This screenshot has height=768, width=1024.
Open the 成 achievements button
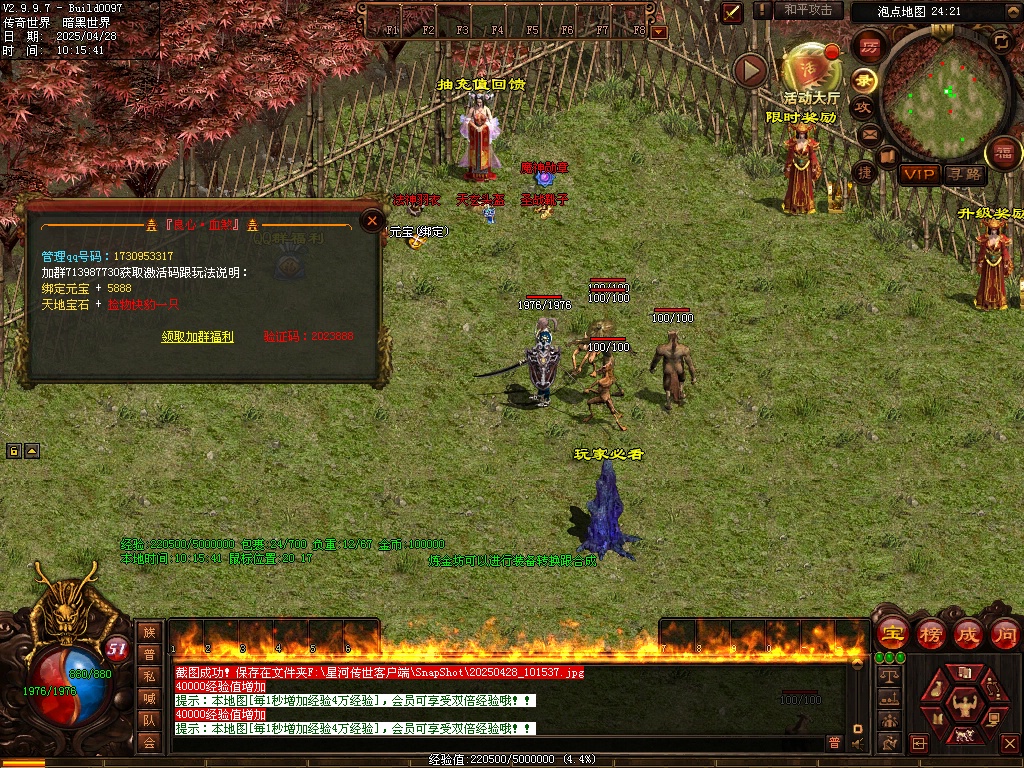pyautogui.click(x=967, y=634)
